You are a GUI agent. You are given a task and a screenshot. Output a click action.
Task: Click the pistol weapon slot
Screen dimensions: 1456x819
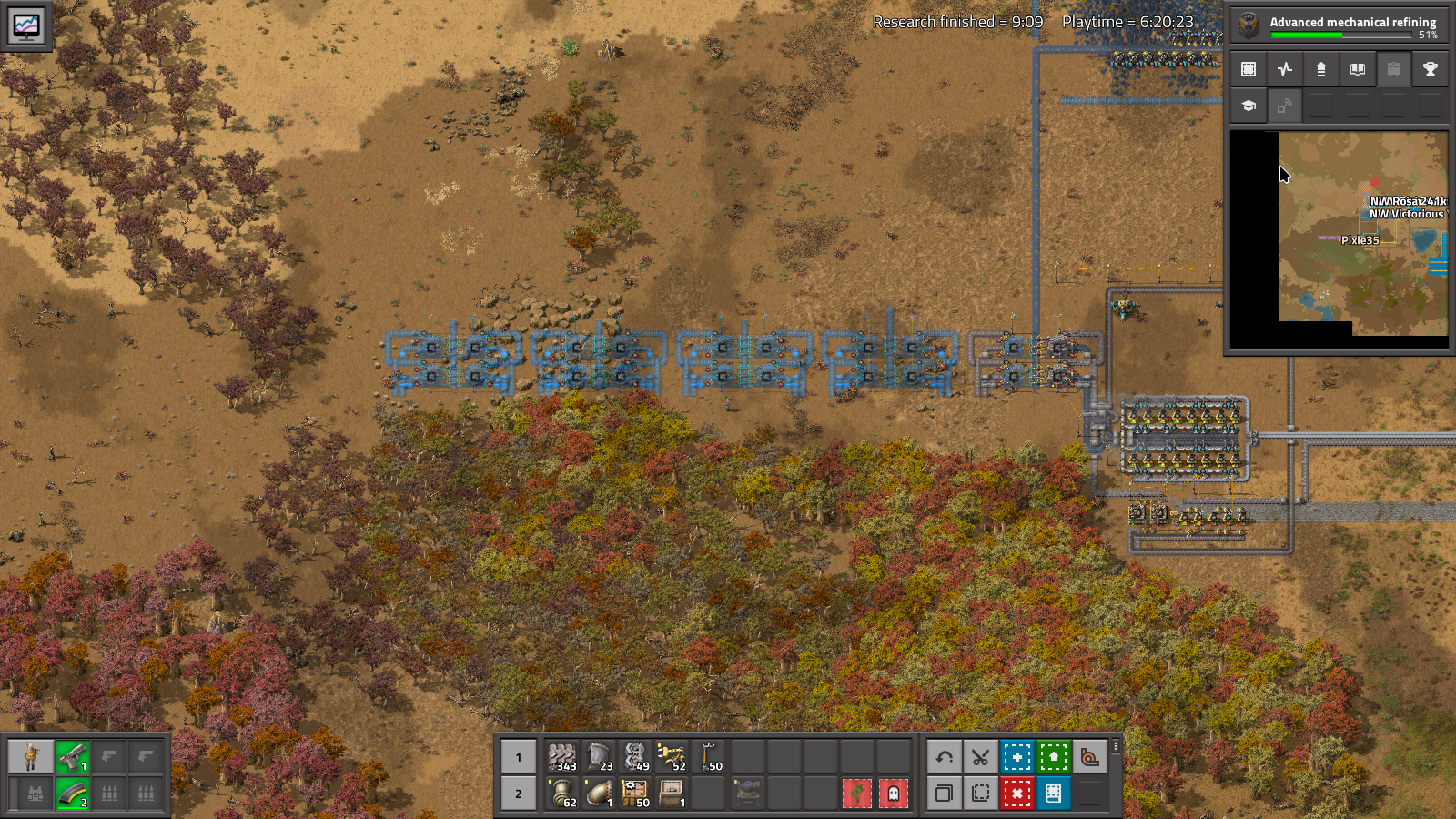(x=73, y=756)
